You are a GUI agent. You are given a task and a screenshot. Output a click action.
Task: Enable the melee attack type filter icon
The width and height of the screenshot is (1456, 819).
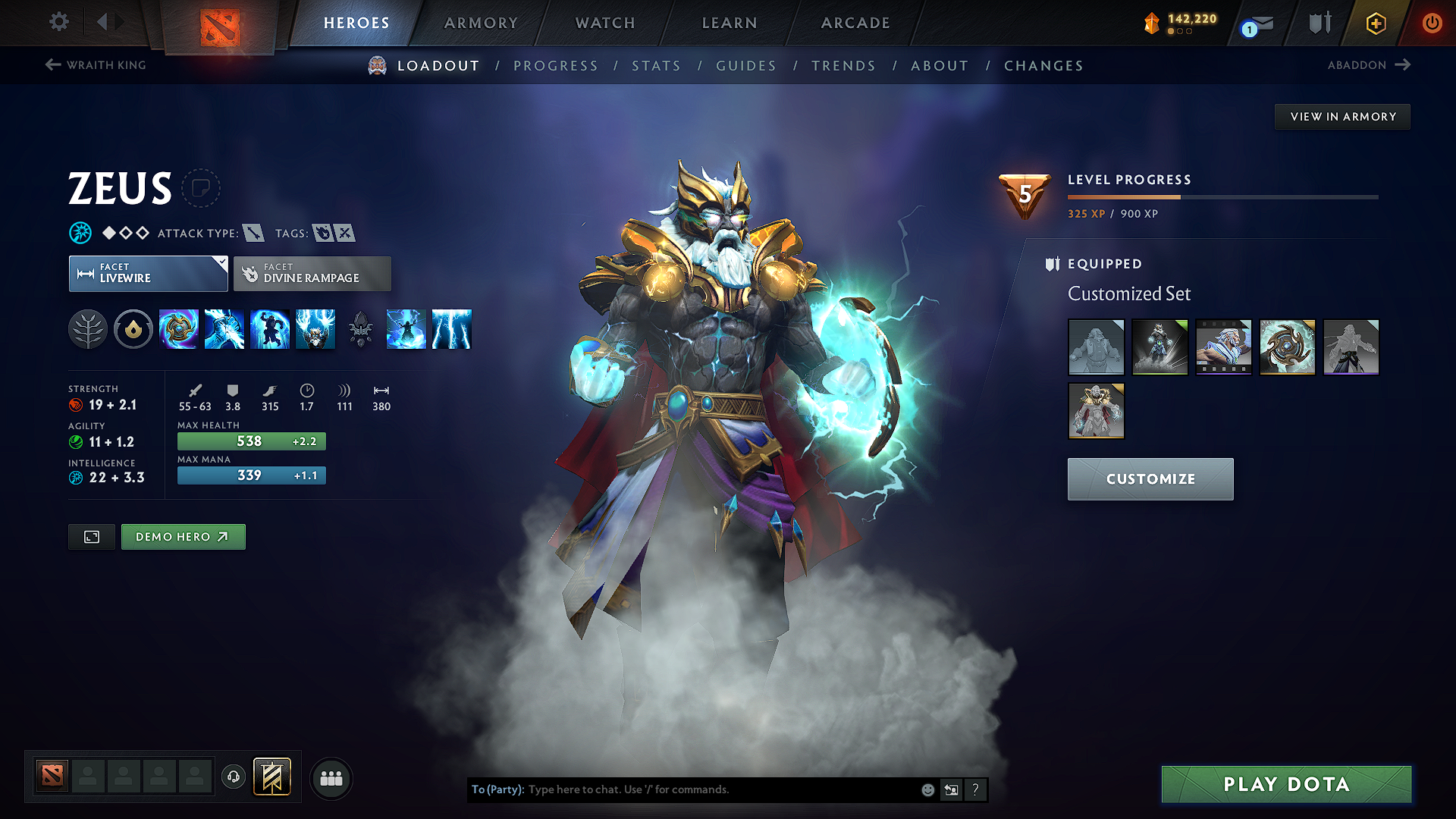[x=256, y=233]
